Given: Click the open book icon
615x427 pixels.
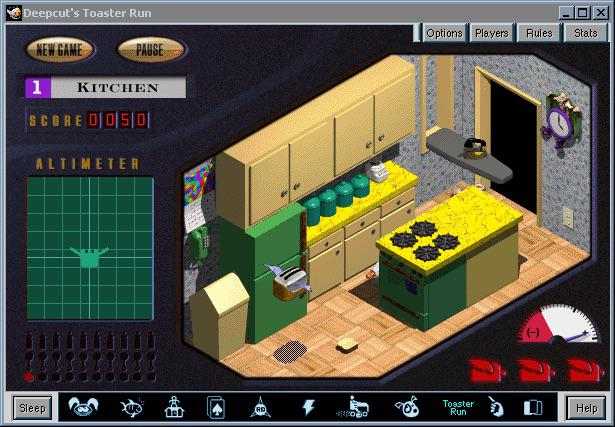Looking at the screenshot, I should pos(532,407).
